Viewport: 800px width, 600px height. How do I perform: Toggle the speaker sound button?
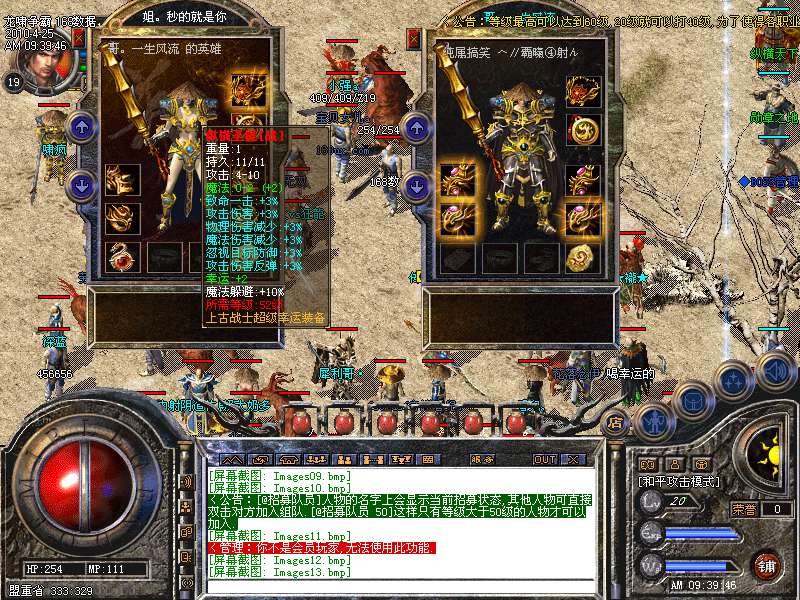[x=777, y=372]
